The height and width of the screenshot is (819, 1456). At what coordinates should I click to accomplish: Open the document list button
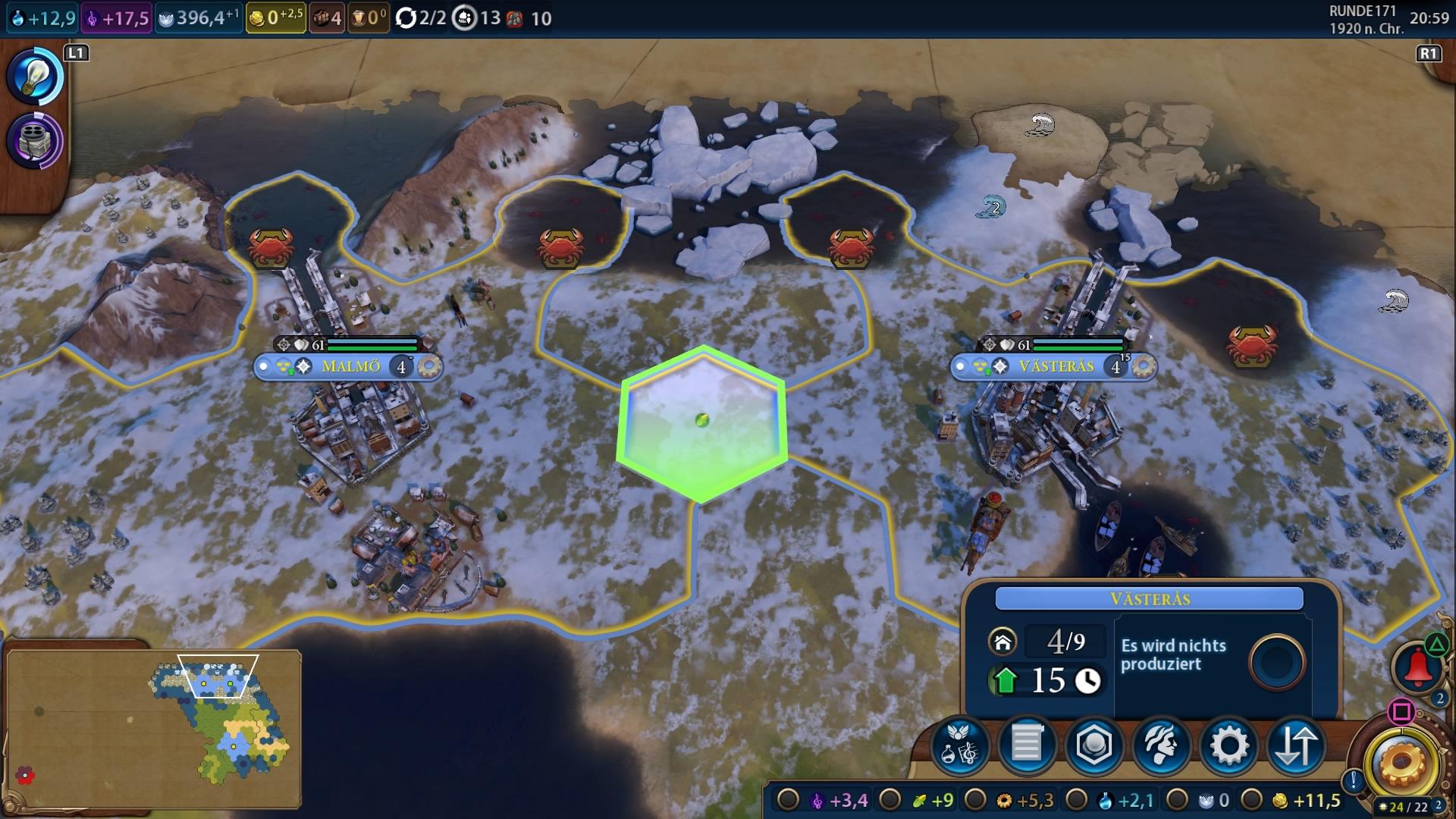pyautogui.click(x=1026, y=745)
